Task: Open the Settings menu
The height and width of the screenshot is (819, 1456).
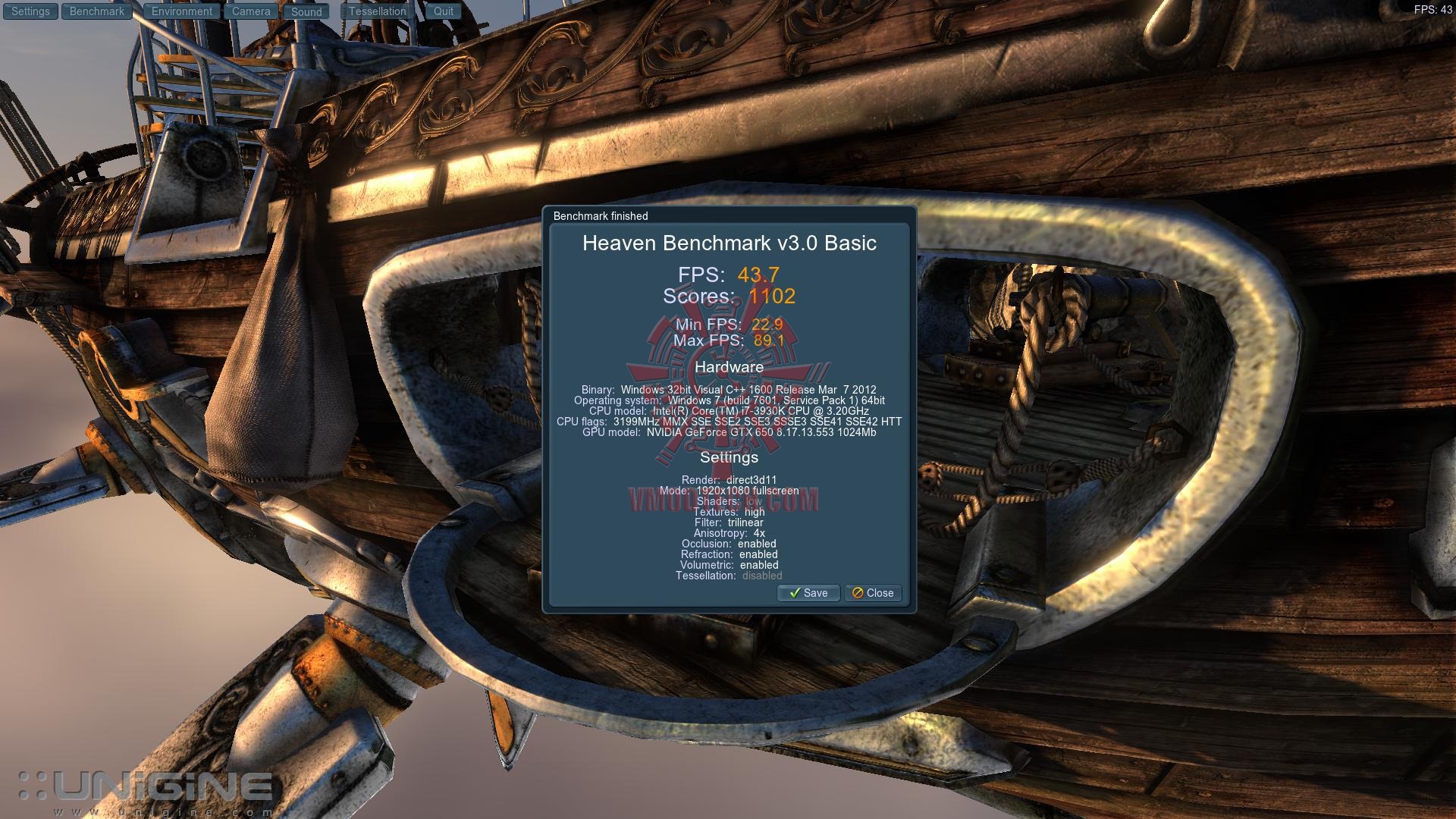Action: pyautogui.click(x=30, y=11)
